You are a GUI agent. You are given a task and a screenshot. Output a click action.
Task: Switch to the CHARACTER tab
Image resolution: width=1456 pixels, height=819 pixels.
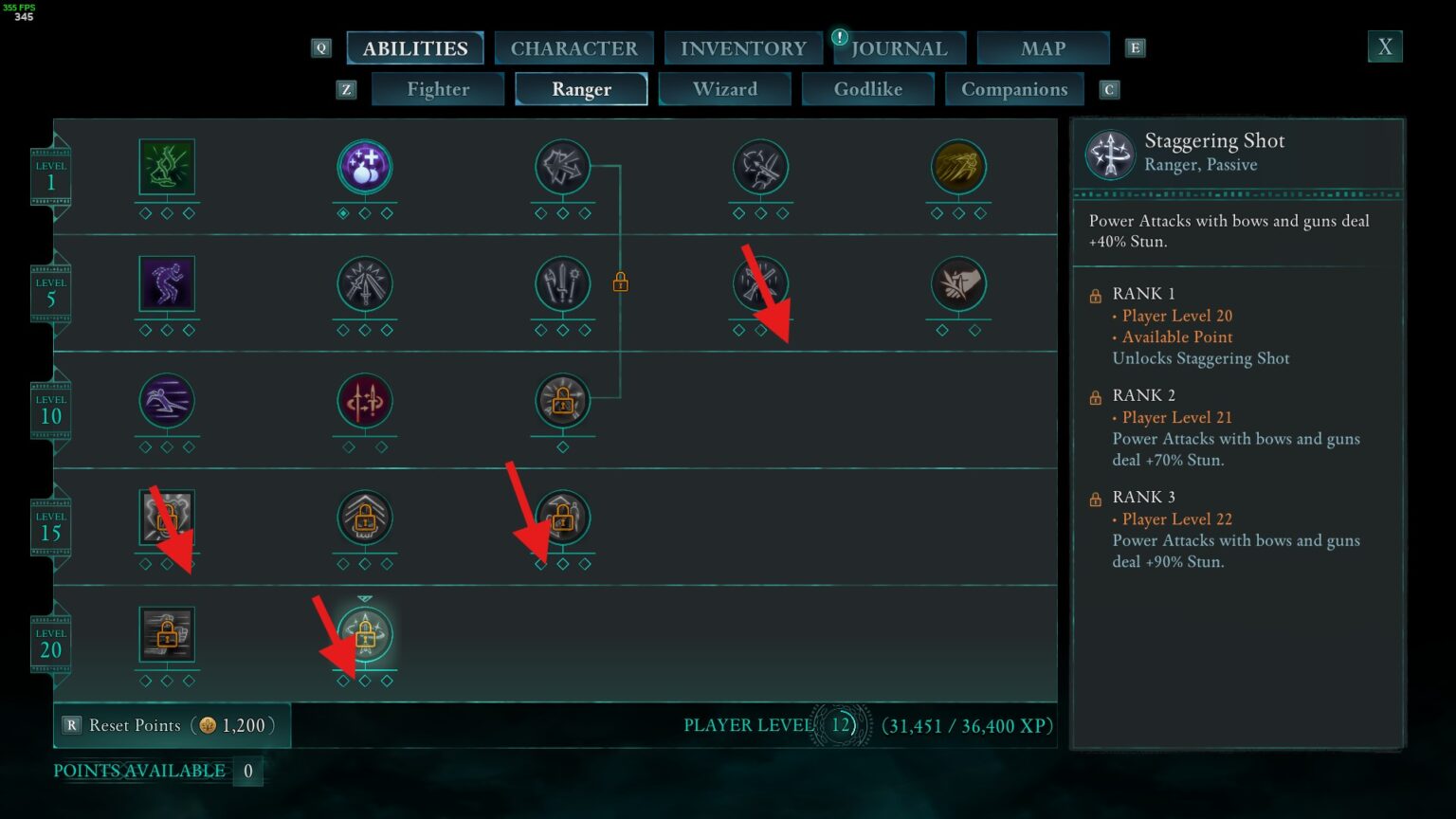tap(573, 47)
